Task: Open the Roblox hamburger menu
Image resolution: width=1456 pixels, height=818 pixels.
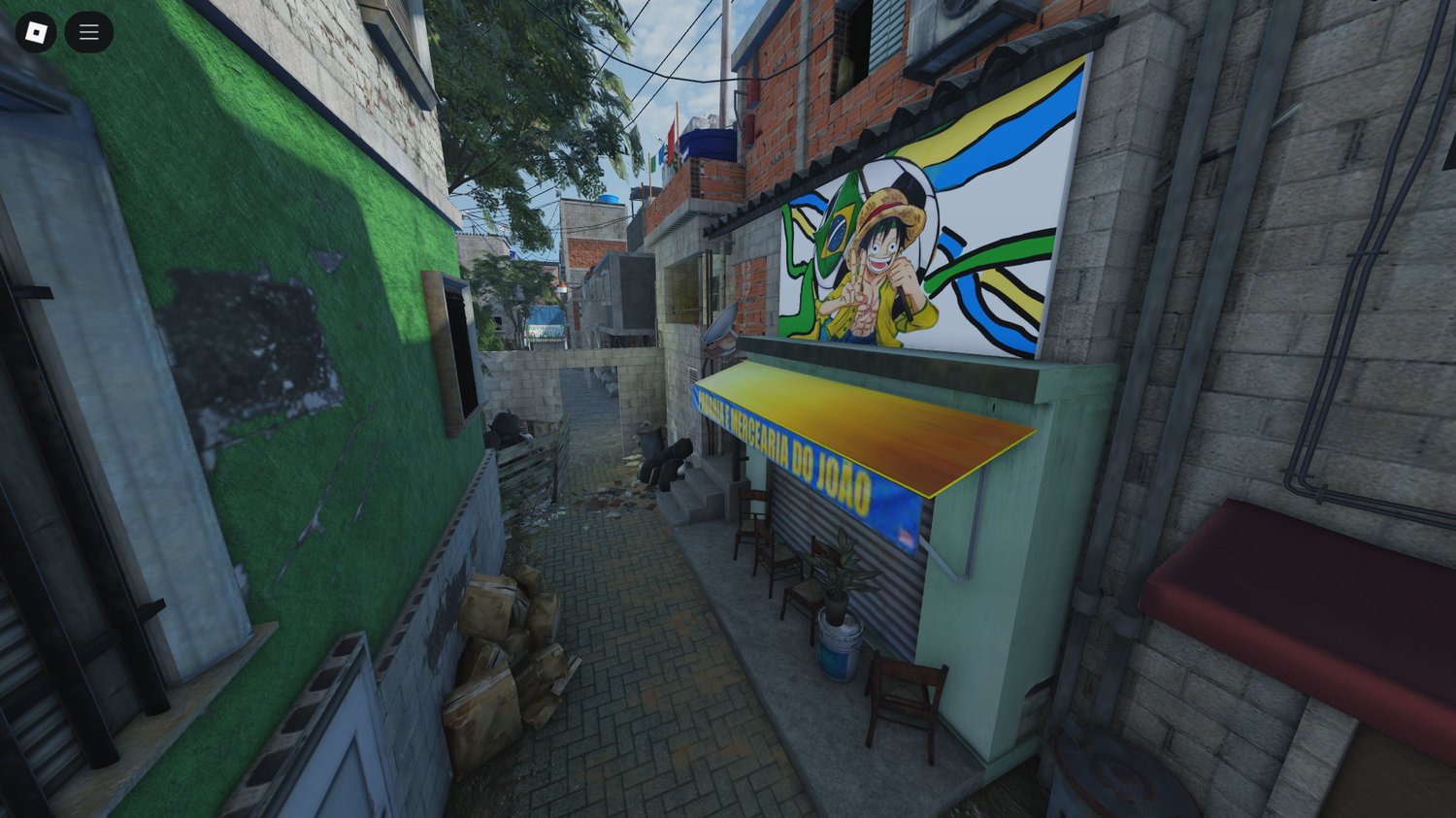Action: pos(88,32)
